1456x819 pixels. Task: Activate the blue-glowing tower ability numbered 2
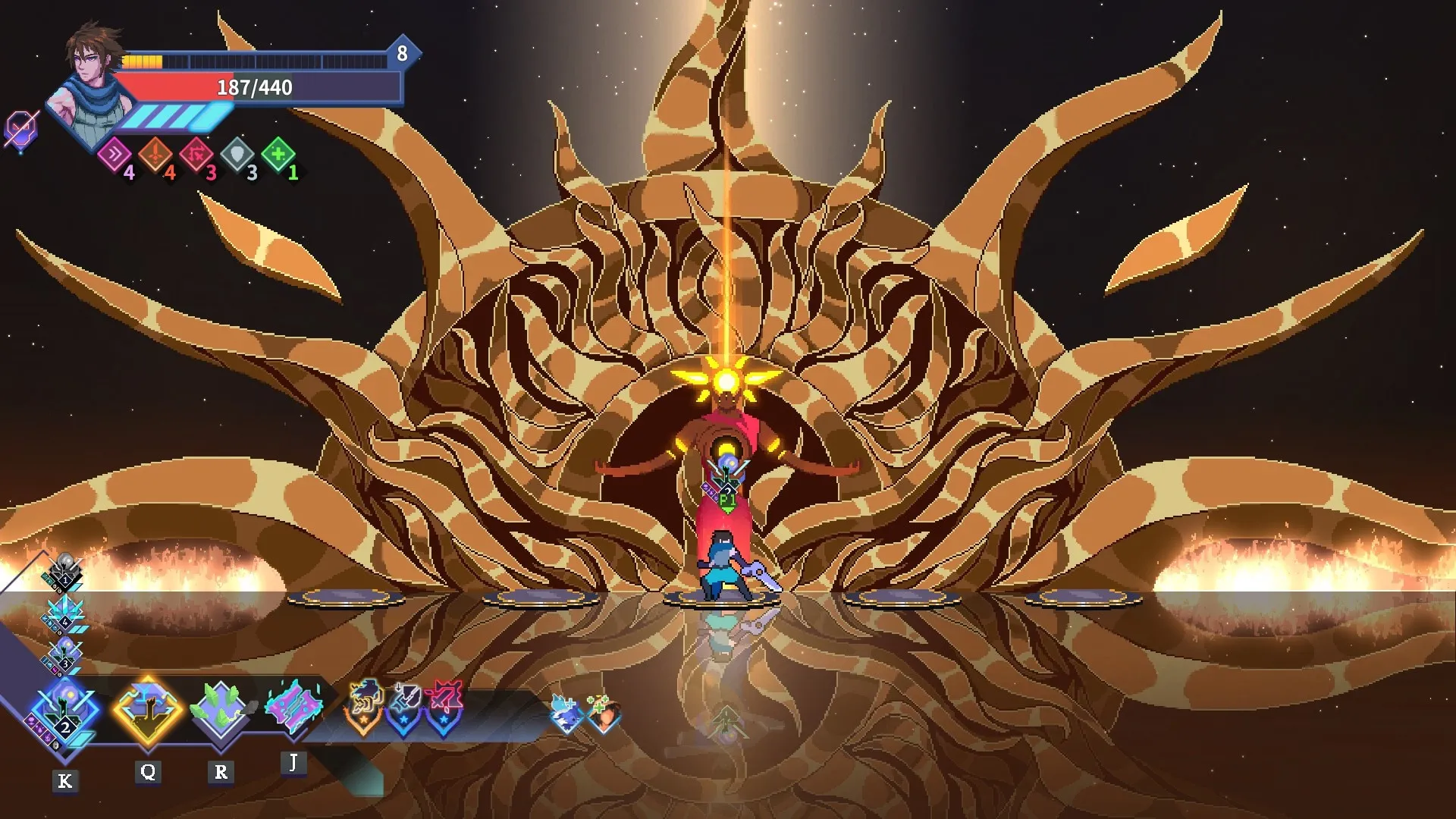click(x=64, y=714)
